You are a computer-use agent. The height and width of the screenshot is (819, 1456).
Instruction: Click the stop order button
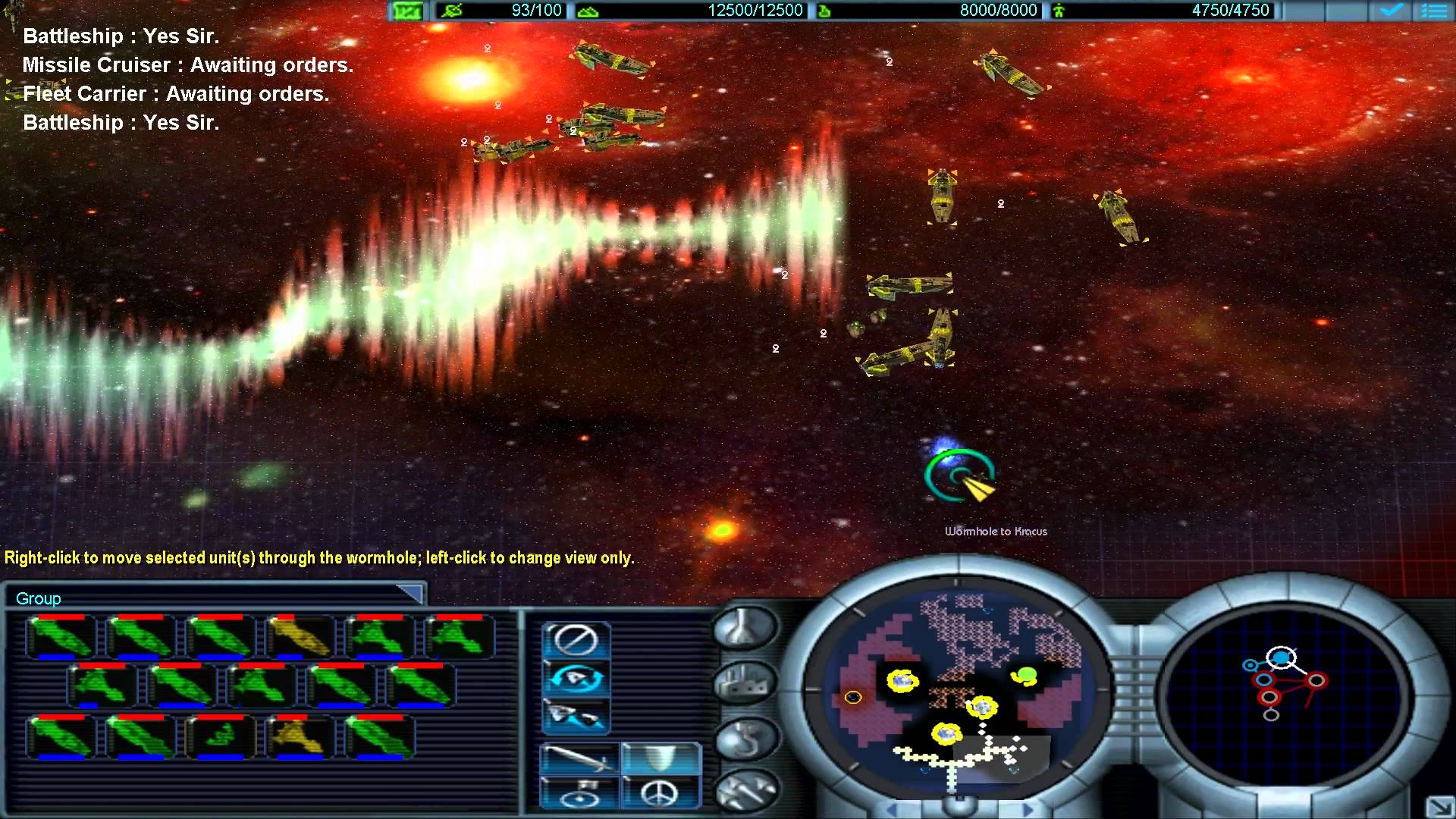(x=576, y=639)
